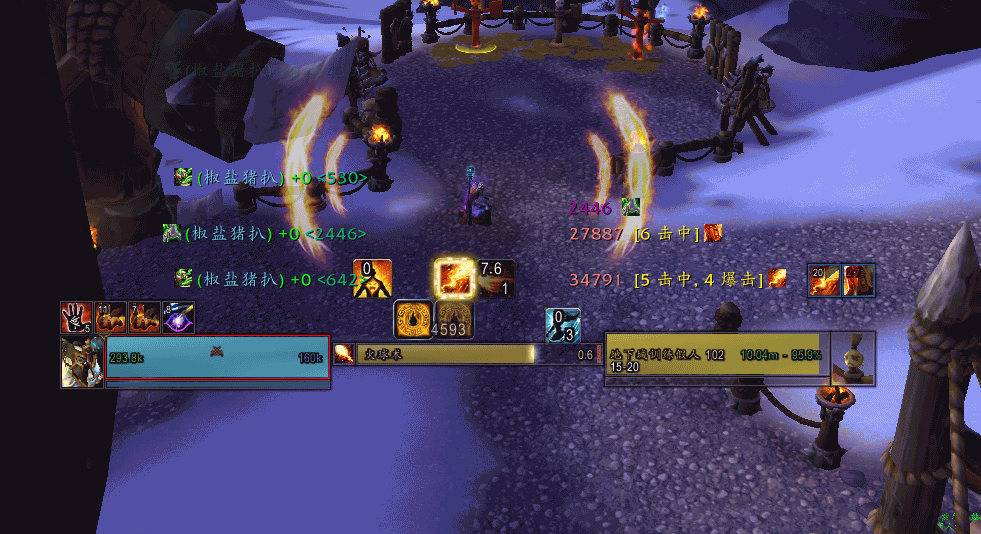The width and height of the screenshot is (981, 534).
Task: Click the purple eye orb buff icon
Action: (x=179, y=317)
